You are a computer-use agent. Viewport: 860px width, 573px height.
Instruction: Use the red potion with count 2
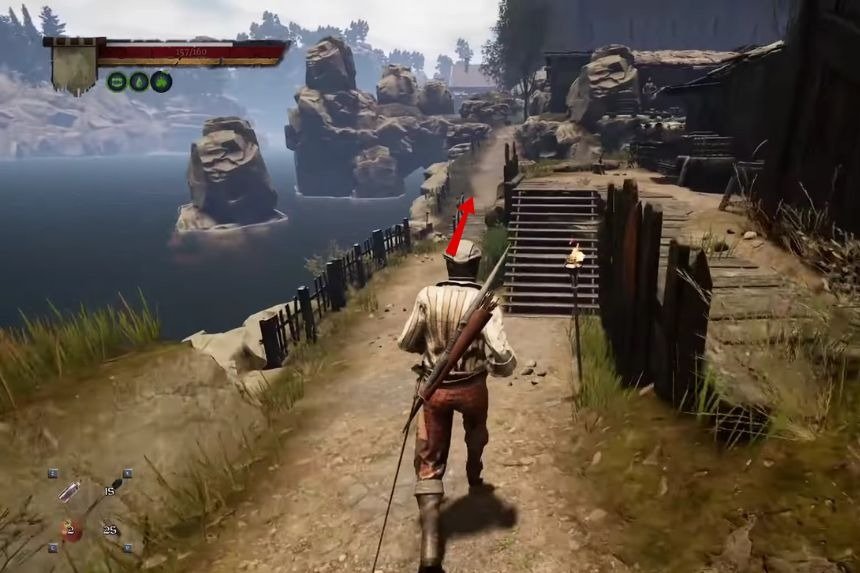(x=70, y=530)
